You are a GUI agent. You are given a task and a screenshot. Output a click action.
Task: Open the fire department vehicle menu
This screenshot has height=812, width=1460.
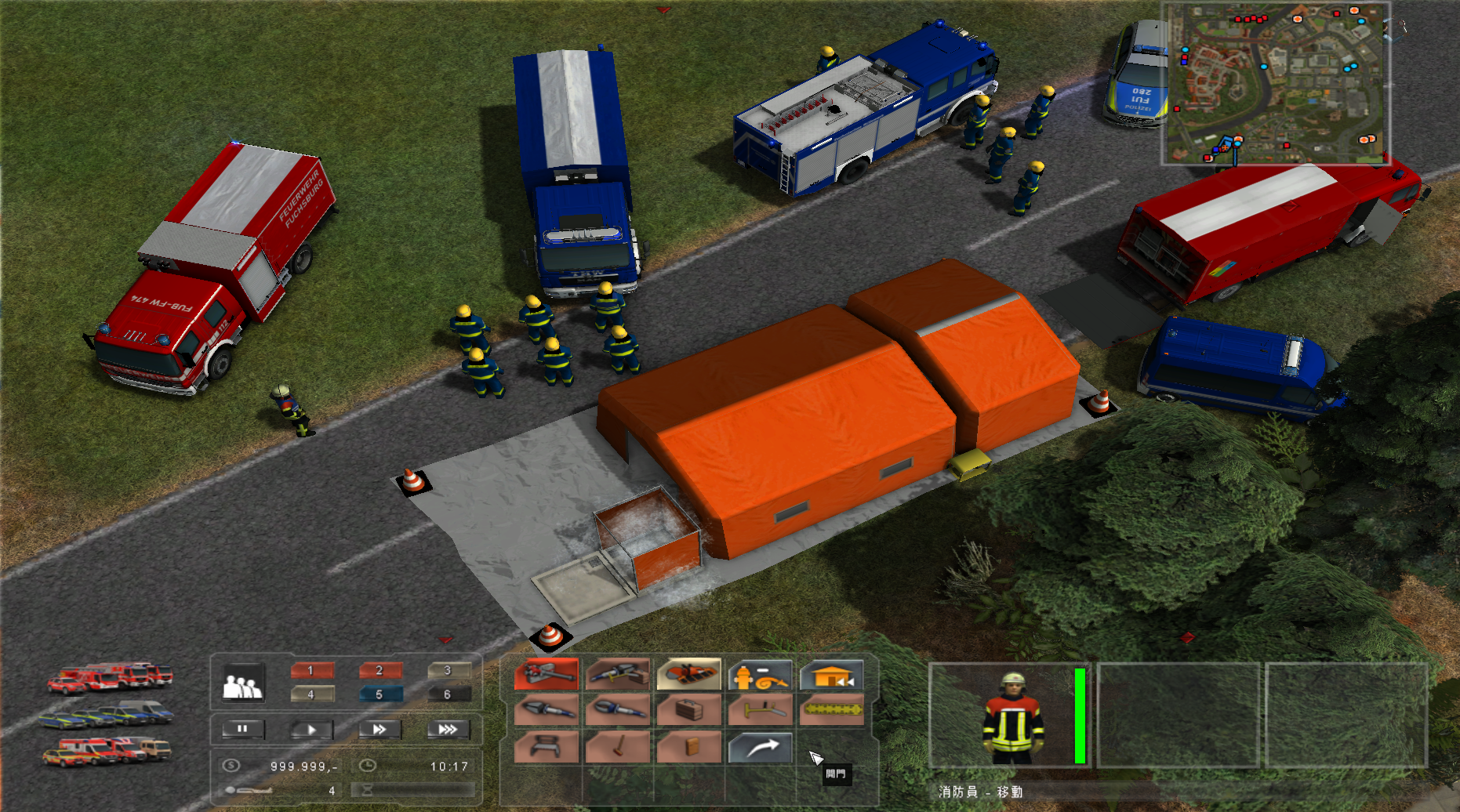[110, 678]
